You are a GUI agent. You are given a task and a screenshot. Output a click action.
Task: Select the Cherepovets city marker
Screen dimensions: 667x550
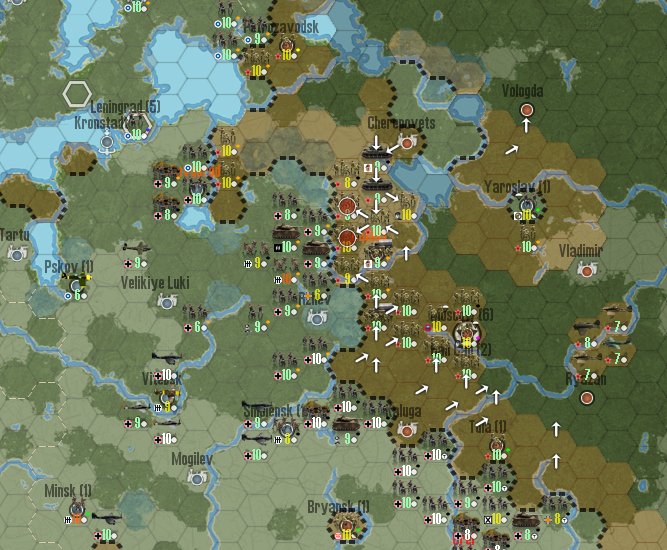(407, 143)
